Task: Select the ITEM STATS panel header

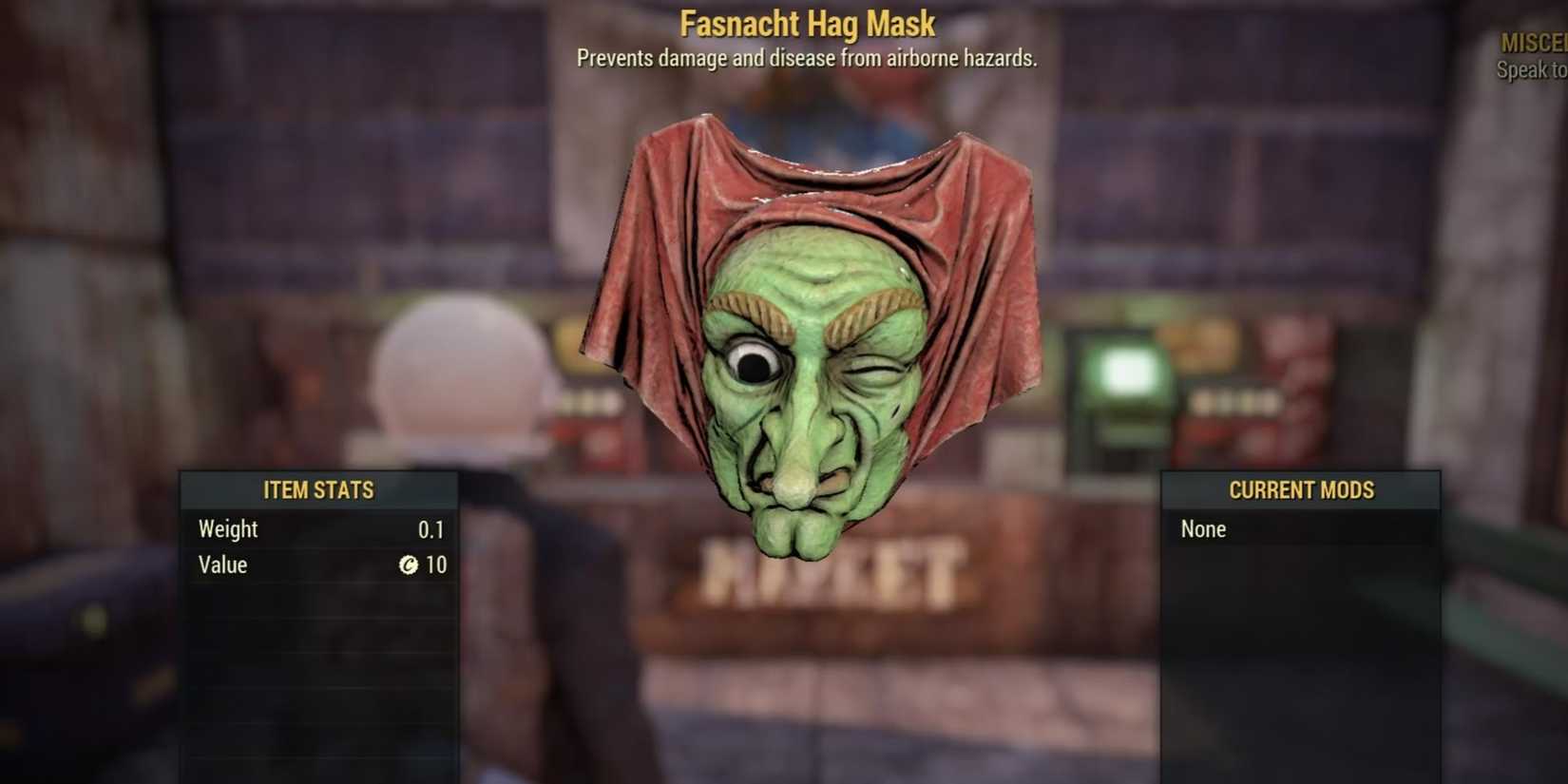Action: [318, 490]
